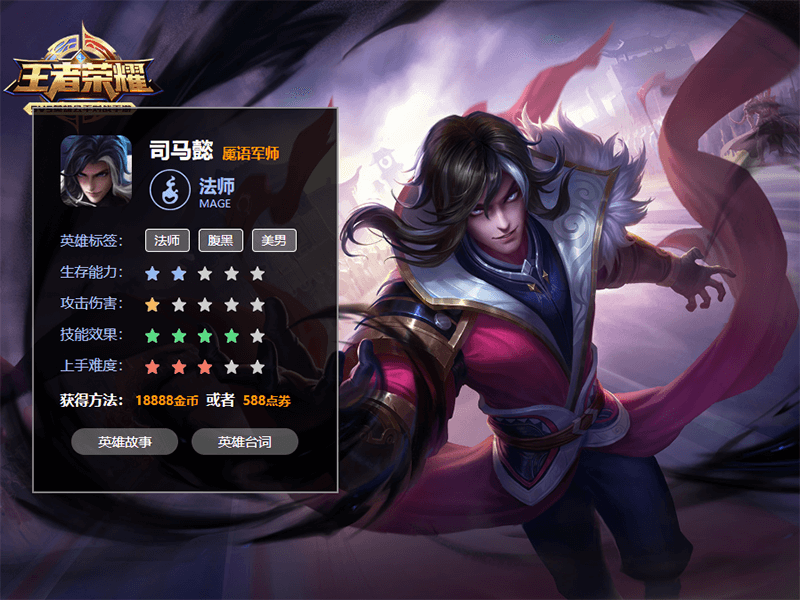This screenshot has height=600, width=800.
Task: Click the 司马懿 hero portrait thumbnail
Action: tap(96, 171)
